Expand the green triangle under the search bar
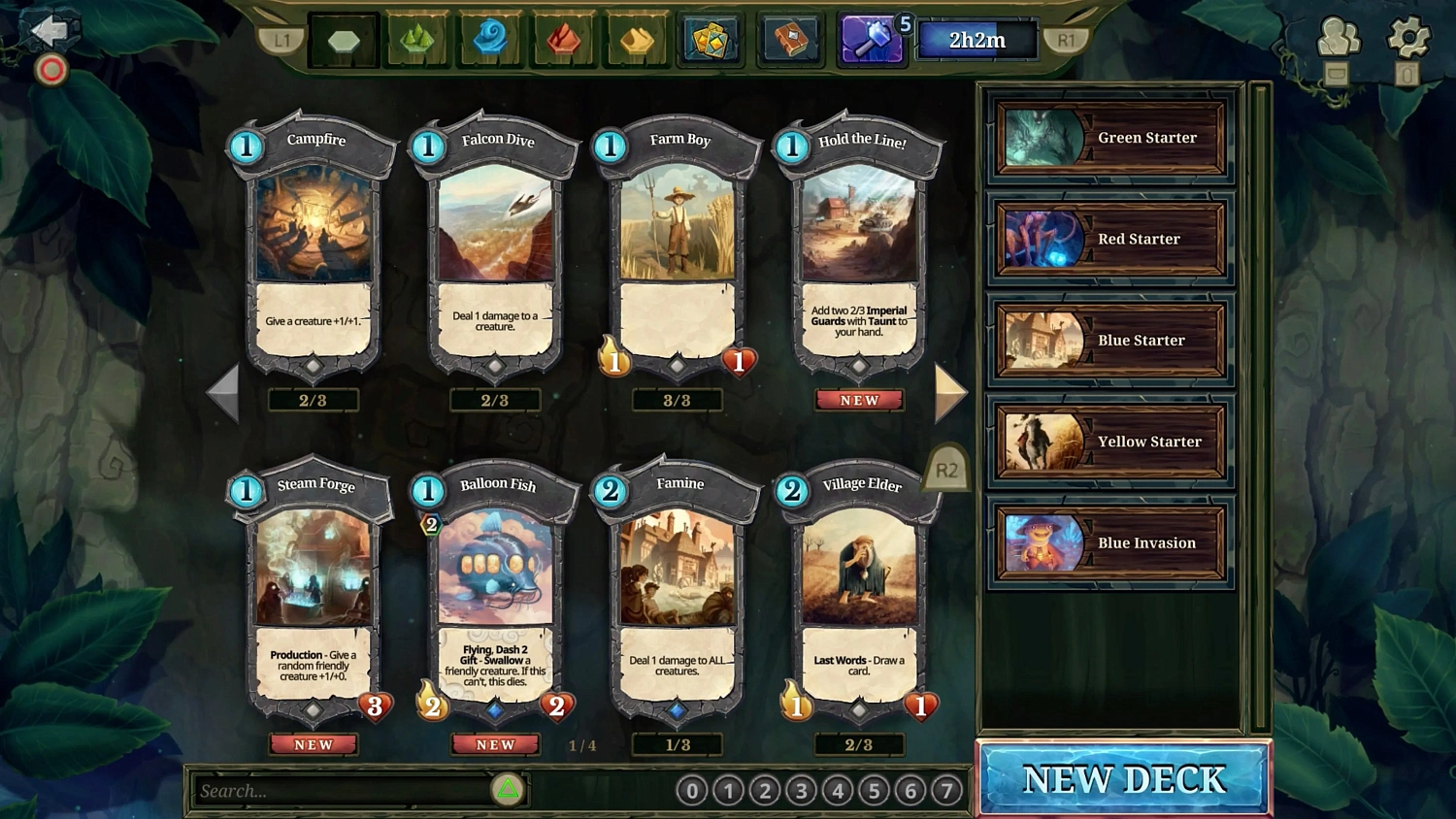 coord(506,791)
